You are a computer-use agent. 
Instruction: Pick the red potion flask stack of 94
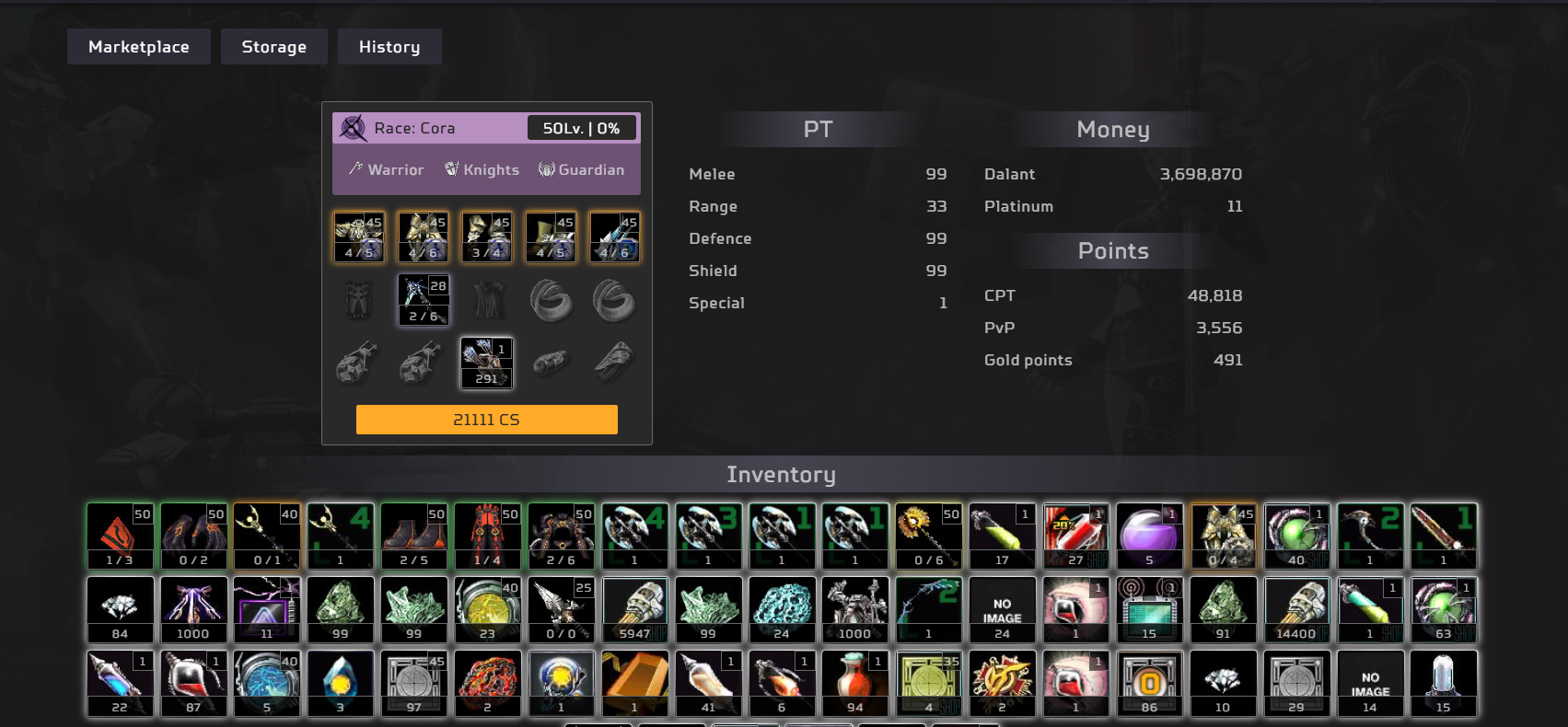pos(855,683)
